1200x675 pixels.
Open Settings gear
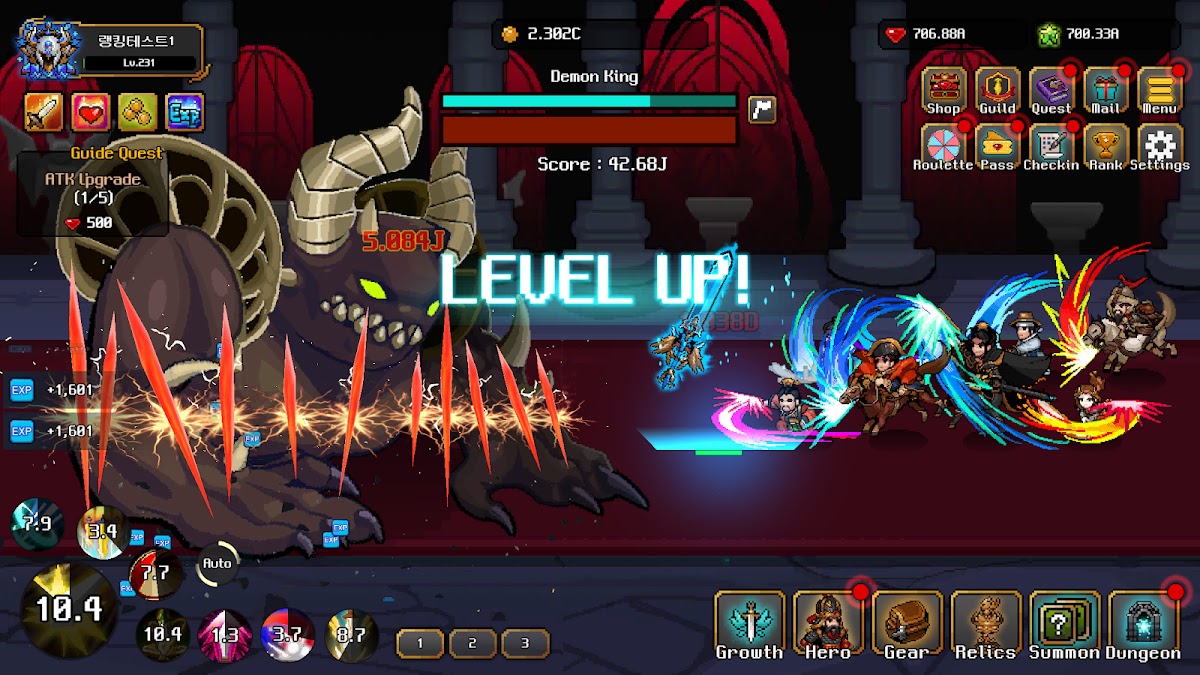click(1159, 146)
